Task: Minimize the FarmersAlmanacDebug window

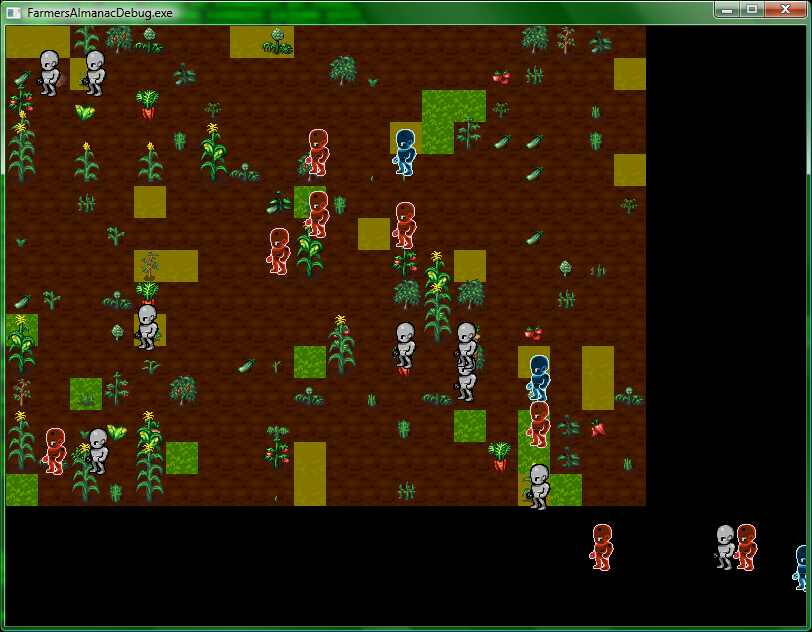Action: [727, 9]
